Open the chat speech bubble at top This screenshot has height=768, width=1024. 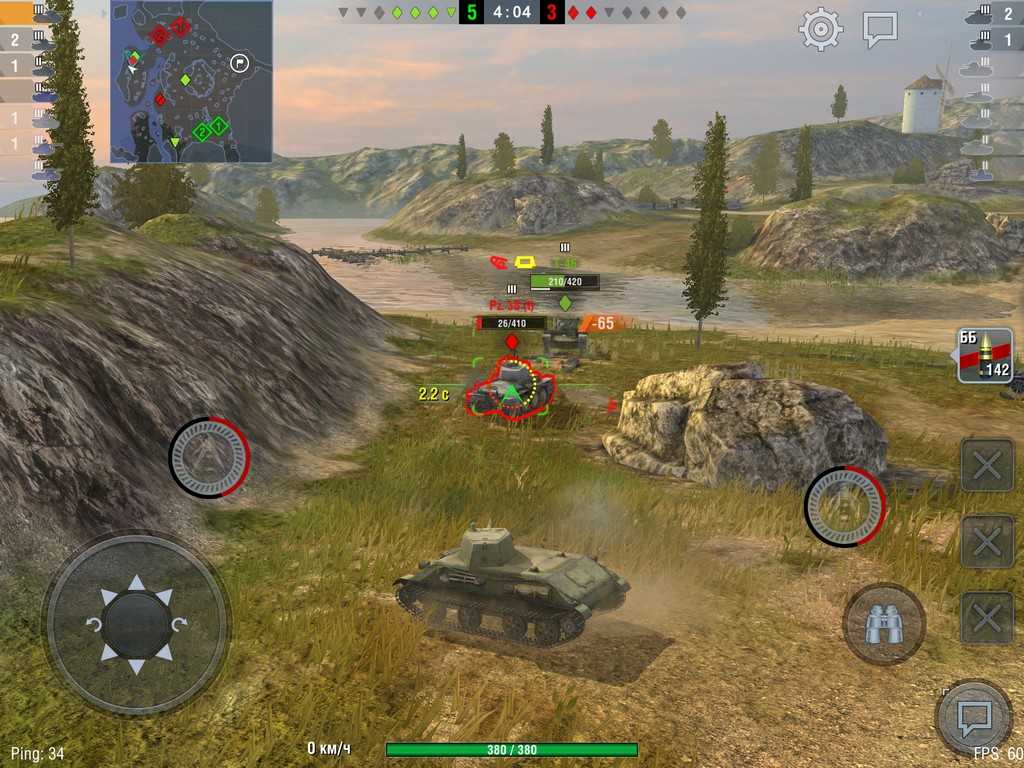[880, 29]
